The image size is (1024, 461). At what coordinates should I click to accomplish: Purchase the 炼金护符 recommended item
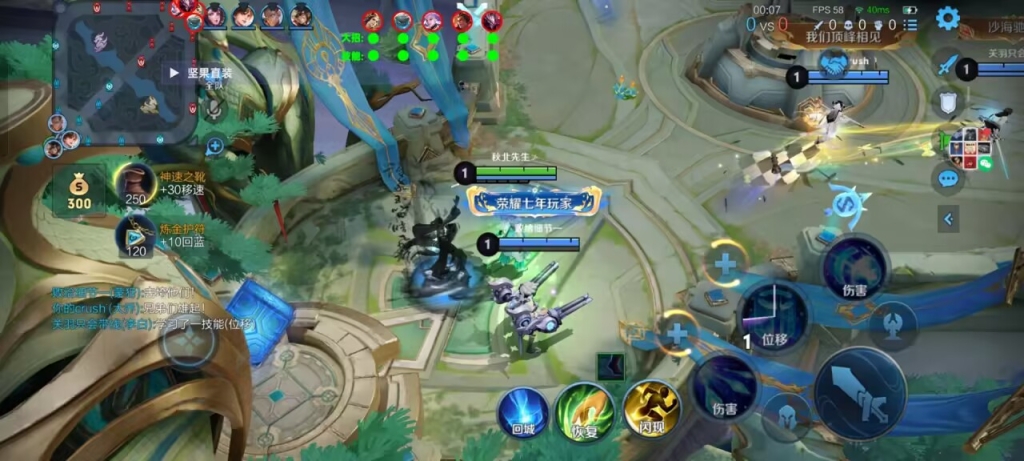pyautogui.click(x=136, y=237)
